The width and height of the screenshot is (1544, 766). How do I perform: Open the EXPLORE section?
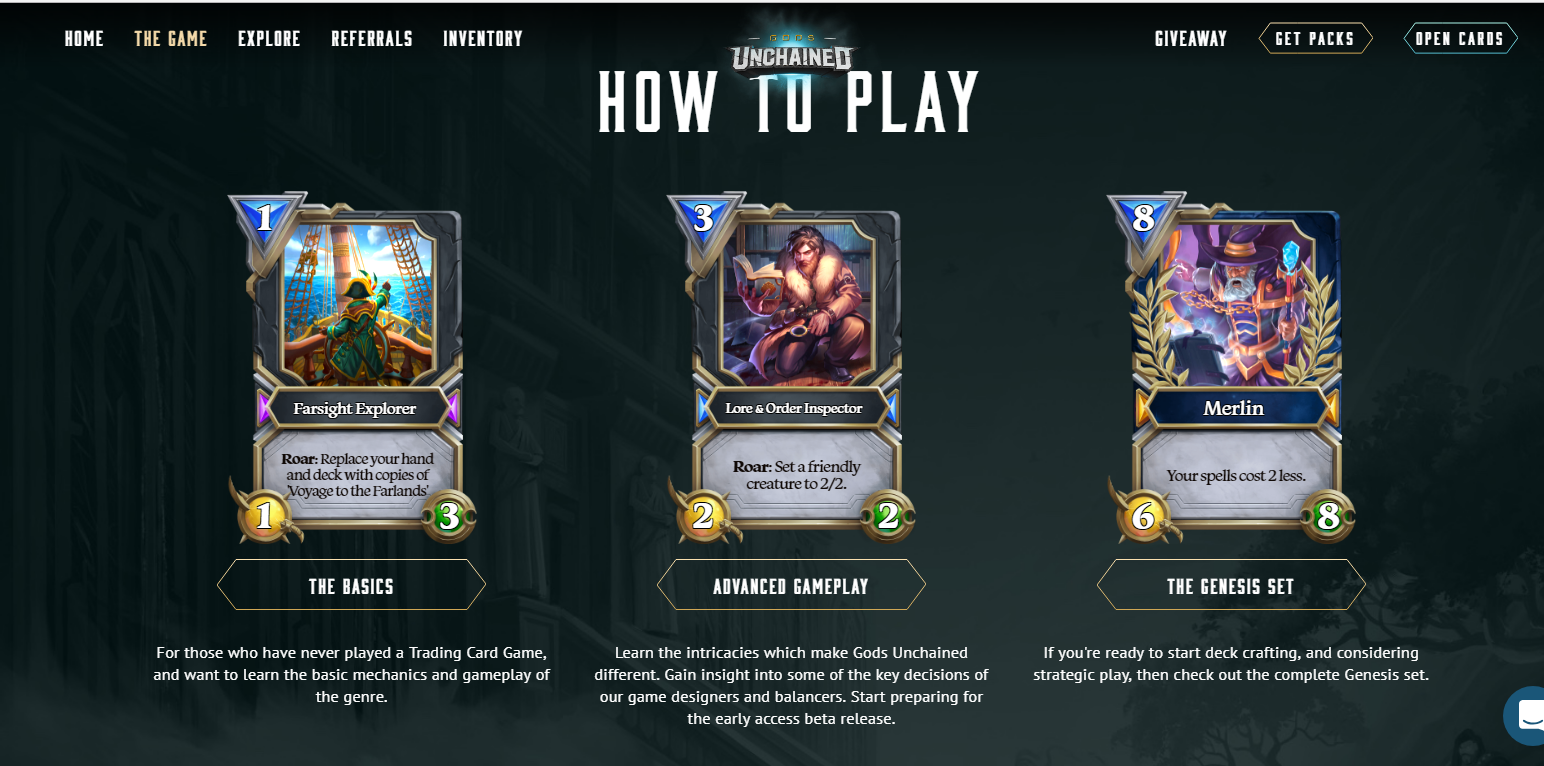pyautogui.click(x=269, y=38)
